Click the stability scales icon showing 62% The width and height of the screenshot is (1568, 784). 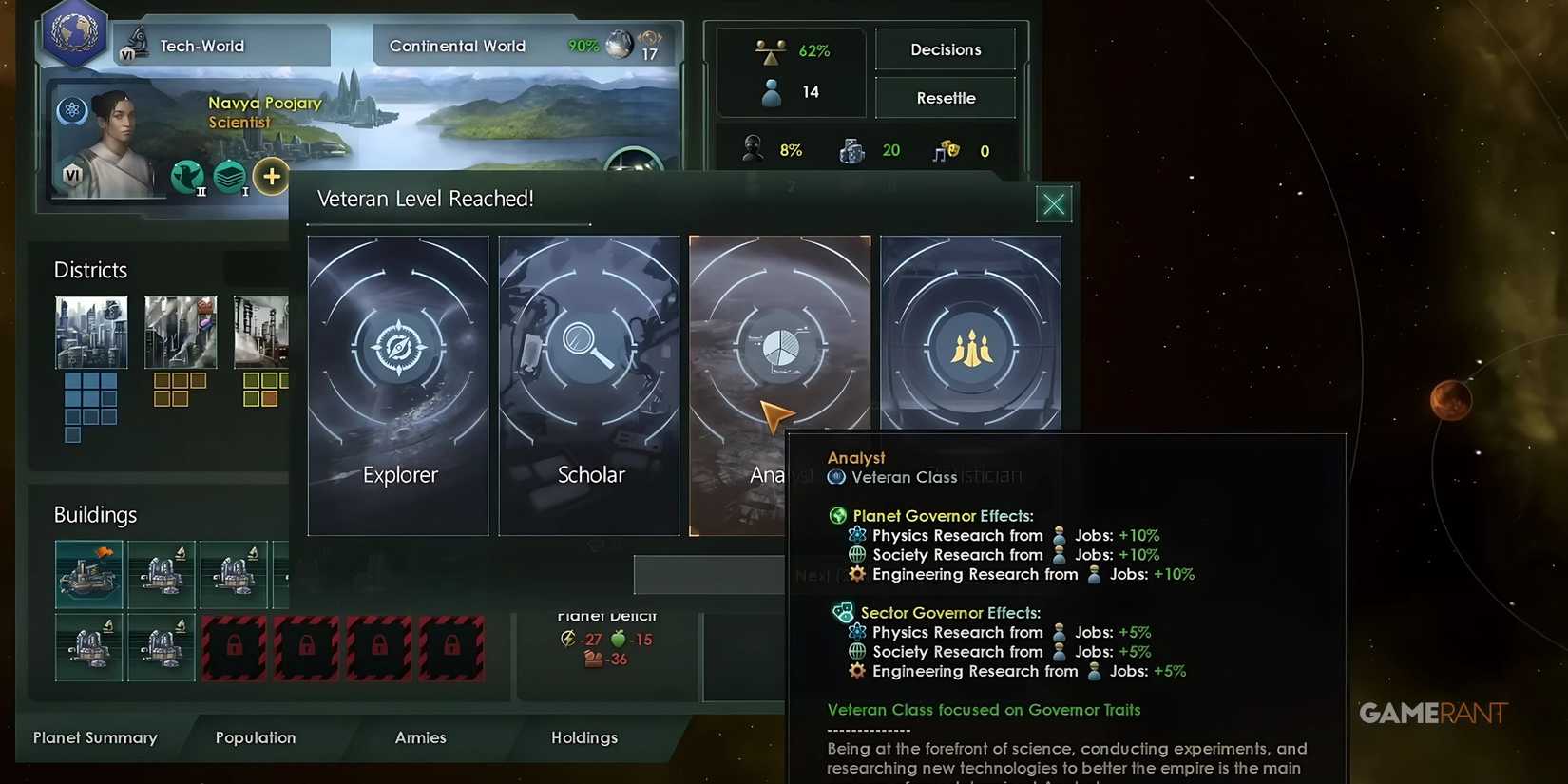(770, 50)
